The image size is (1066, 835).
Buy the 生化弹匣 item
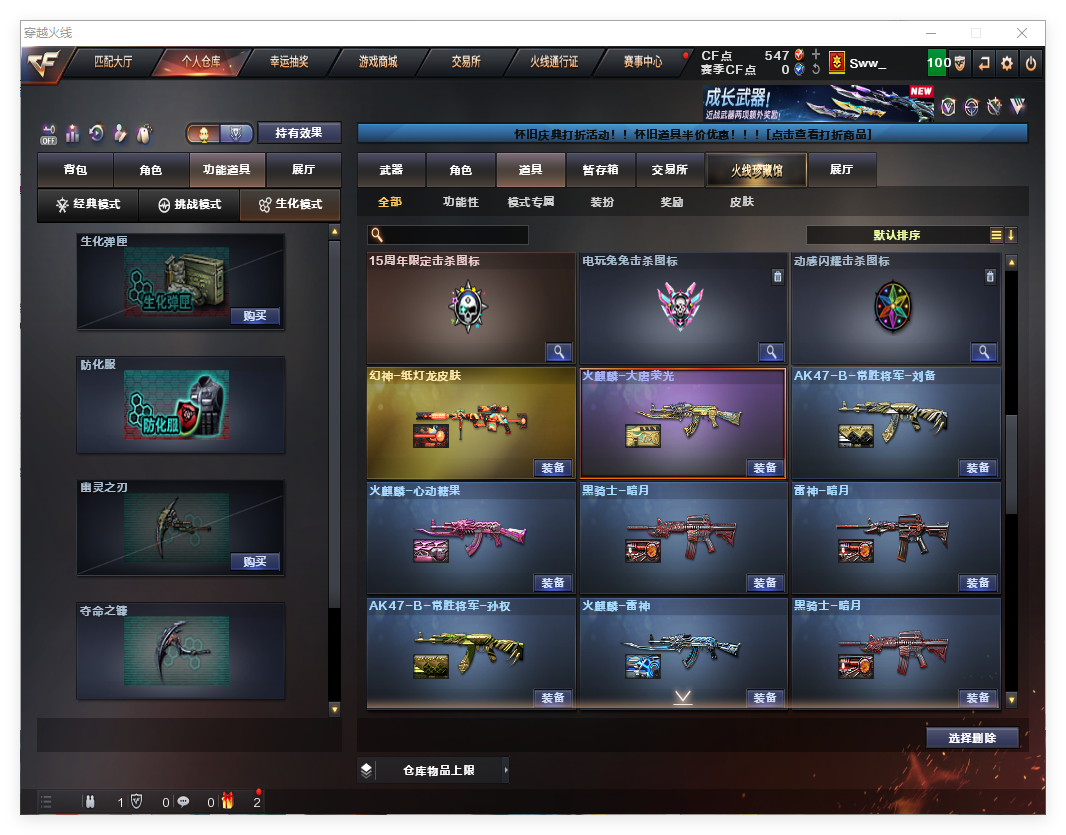click(x=255, y=316)
